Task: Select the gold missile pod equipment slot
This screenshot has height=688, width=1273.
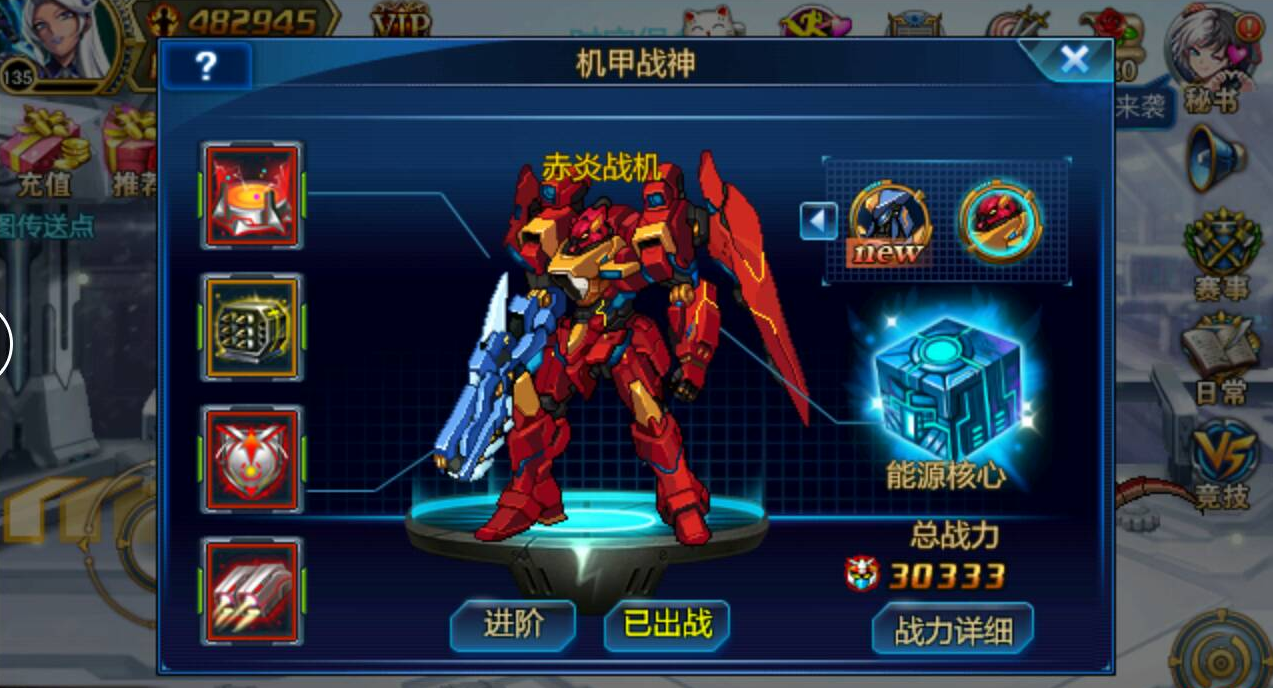Action: [252, 327]
